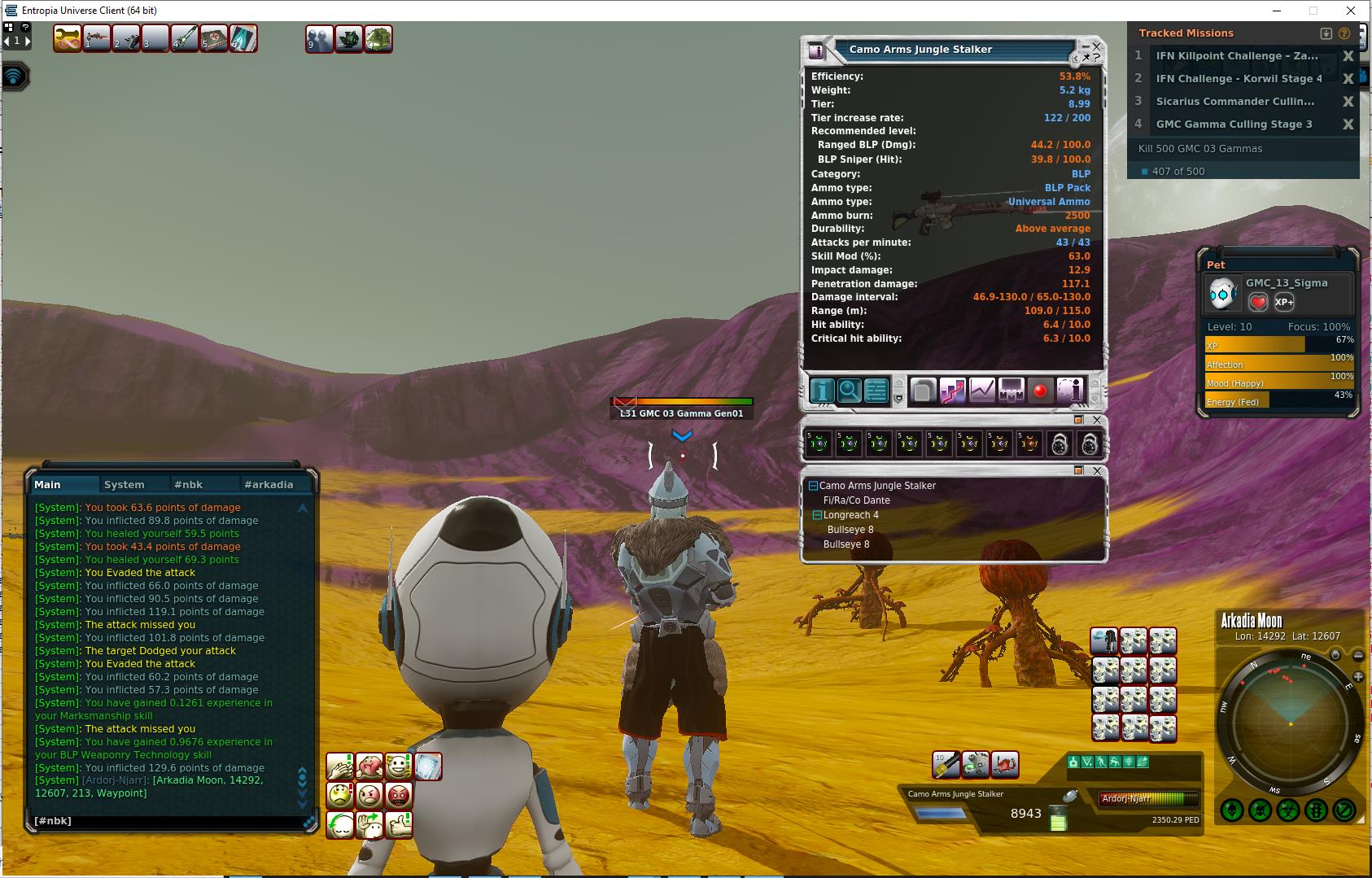Select the Fi/Ra/Co Dante attachment row
Image resolution: width=1372 pixels, height=878 pixels.
click(856, 500)
